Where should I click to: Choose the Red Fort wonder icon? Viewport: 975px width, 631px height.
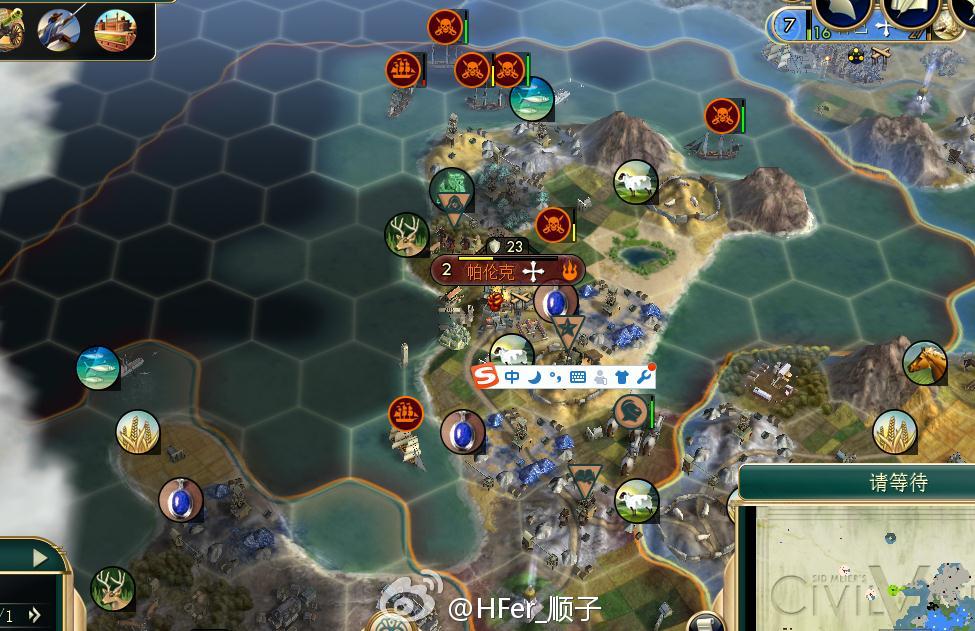[115, 30]
